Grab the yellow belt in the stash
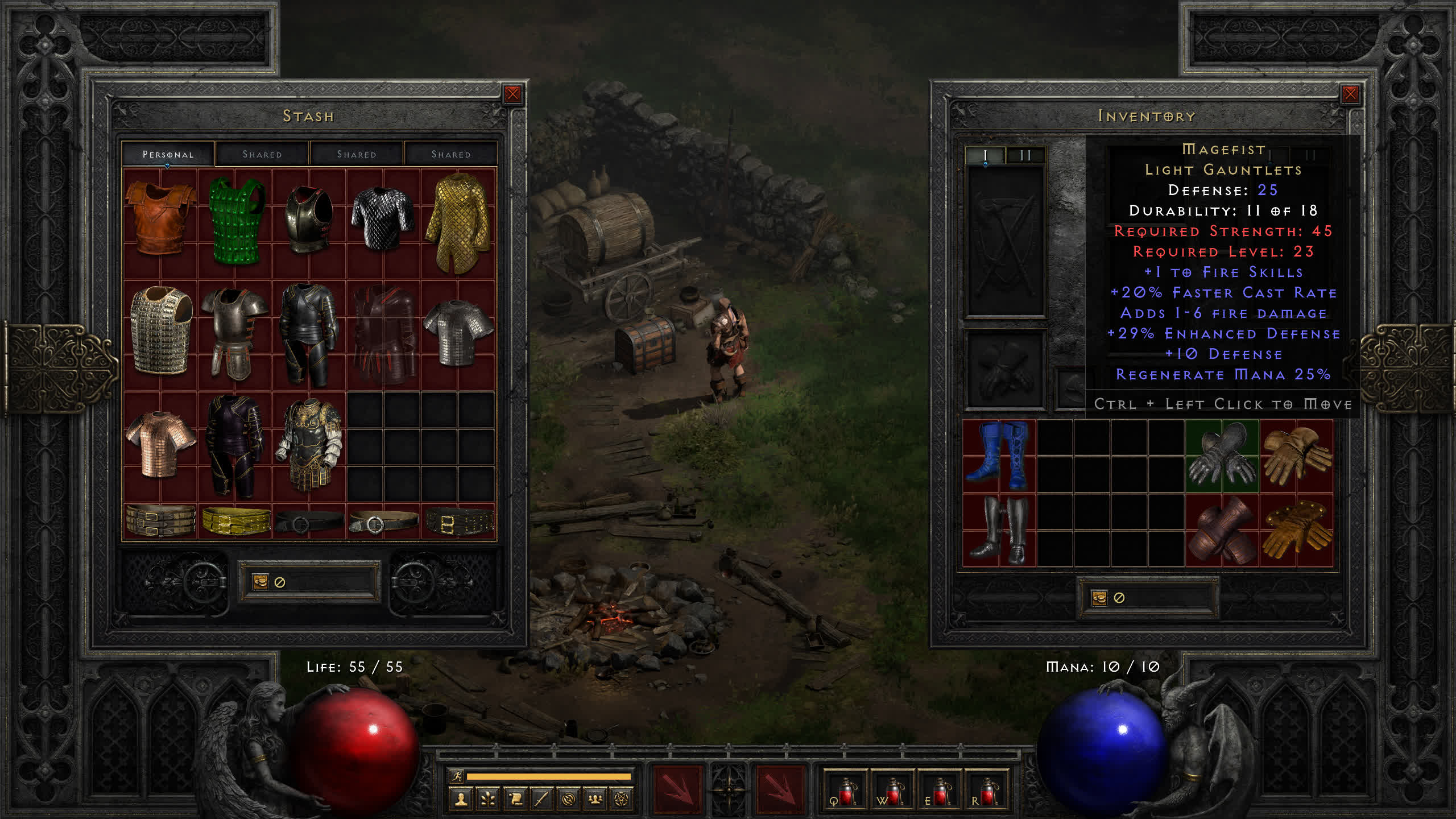 [x=236, y=520]
